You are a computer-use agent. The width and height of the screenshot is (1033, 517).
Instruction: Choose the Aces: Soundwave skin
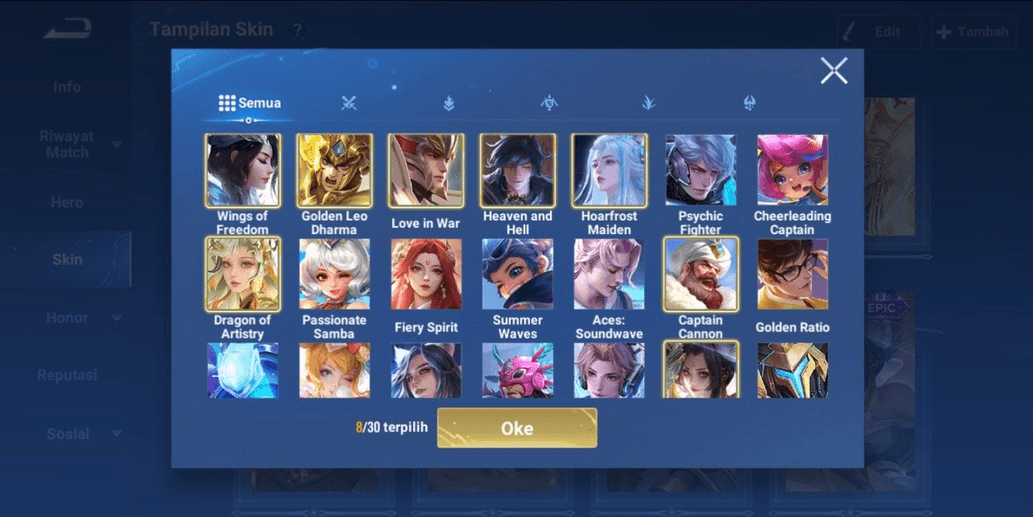[609, 274]
